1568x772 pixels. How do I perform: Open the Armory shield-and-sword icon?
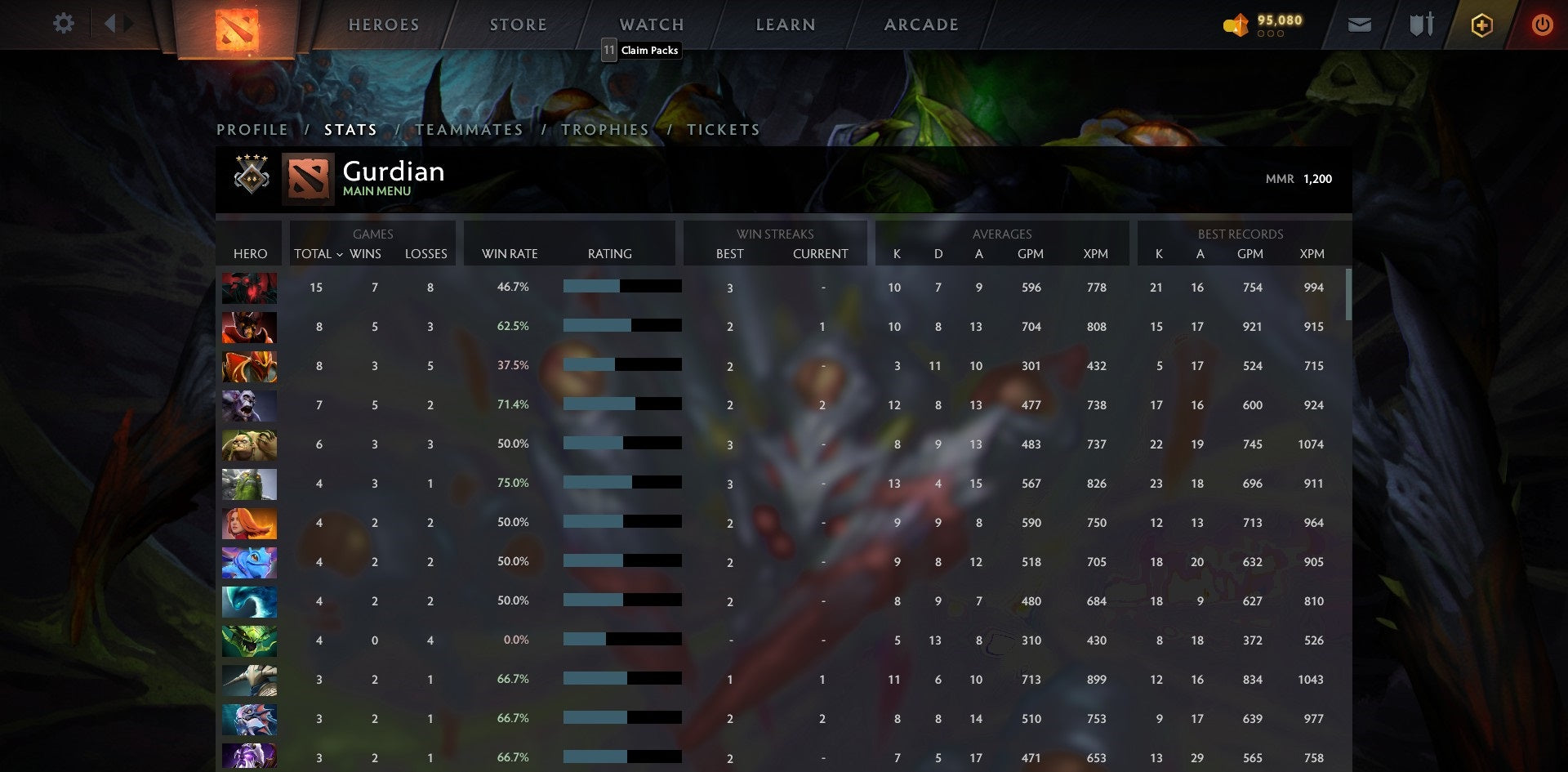point(1419,25)
